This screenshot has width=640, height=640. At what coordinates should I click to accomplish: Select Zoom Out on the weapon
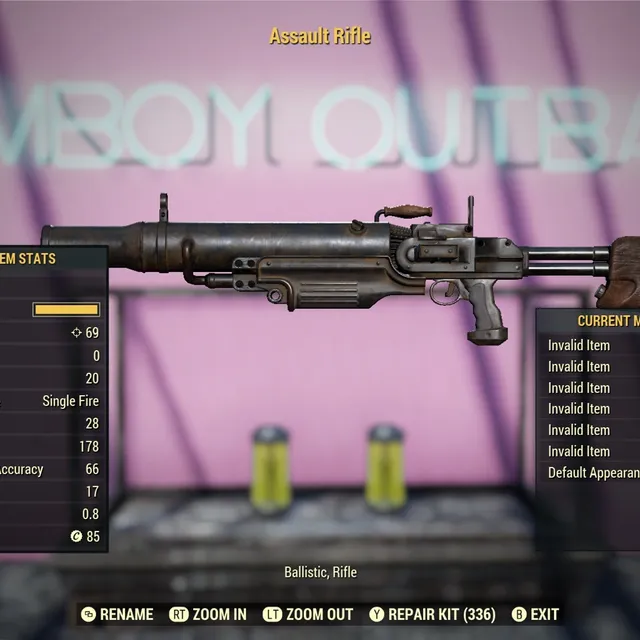pyautogui.click(x=308, y=614)
